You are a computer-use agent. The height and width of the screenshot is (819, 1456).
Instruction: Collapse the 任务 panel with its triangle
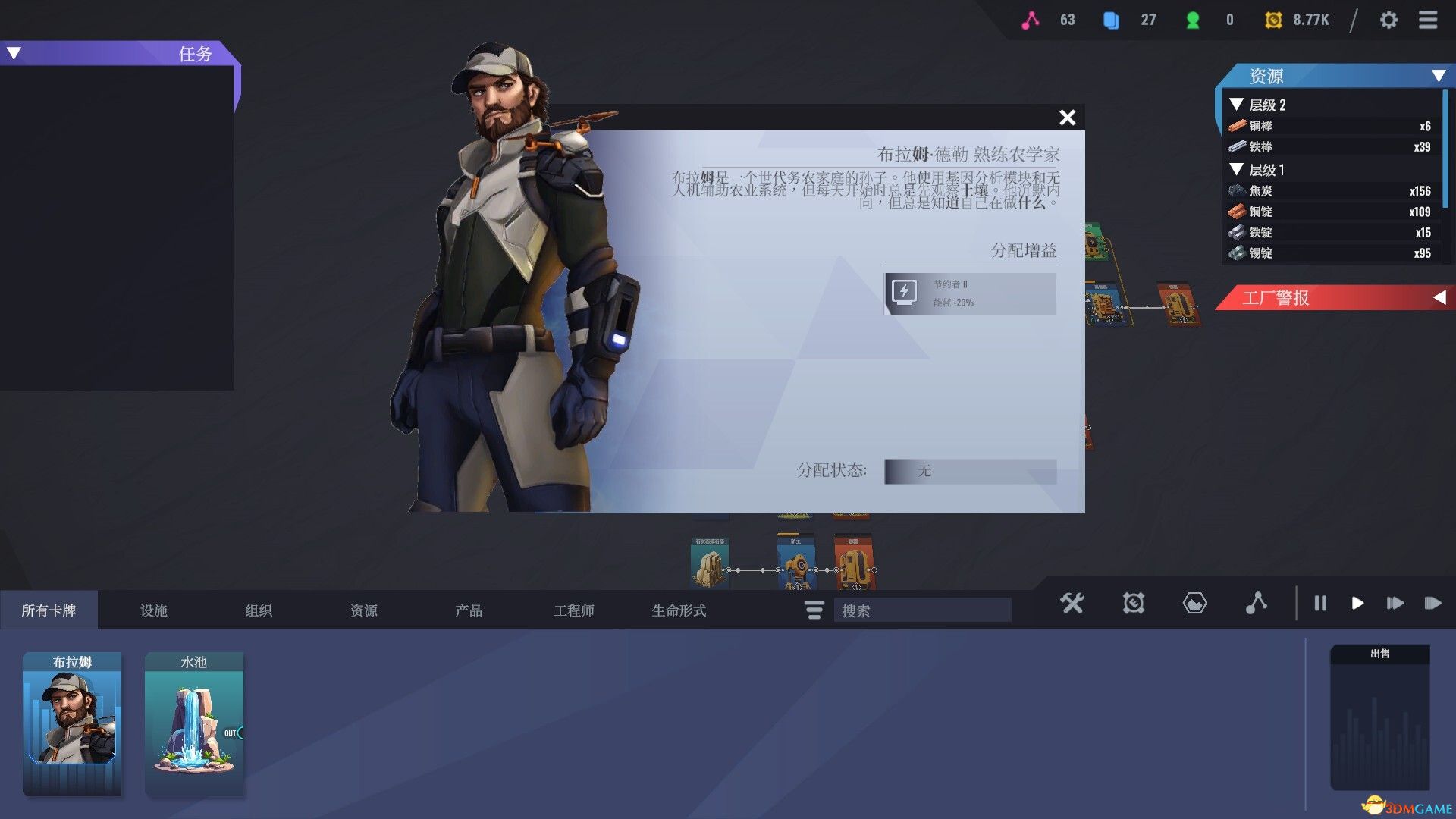[x=12, y=52]
